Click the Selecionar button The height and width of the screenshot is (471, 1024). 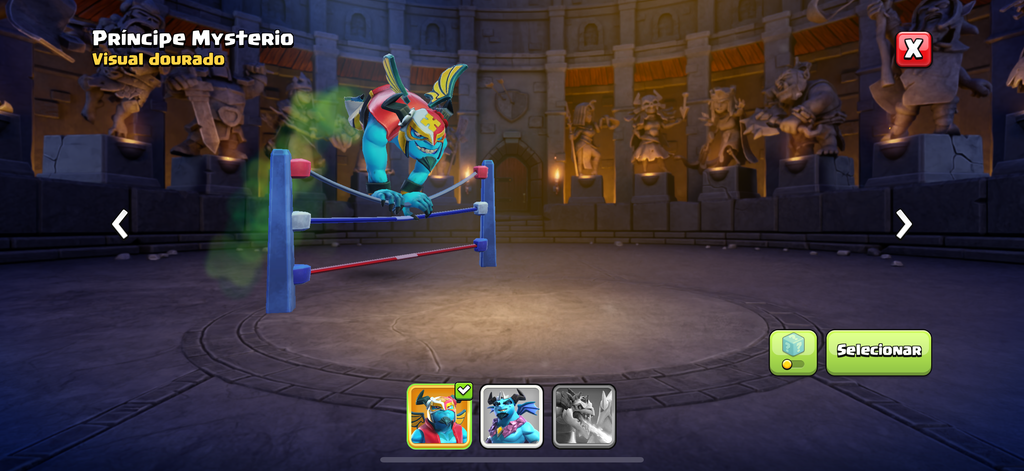point(878,352)
